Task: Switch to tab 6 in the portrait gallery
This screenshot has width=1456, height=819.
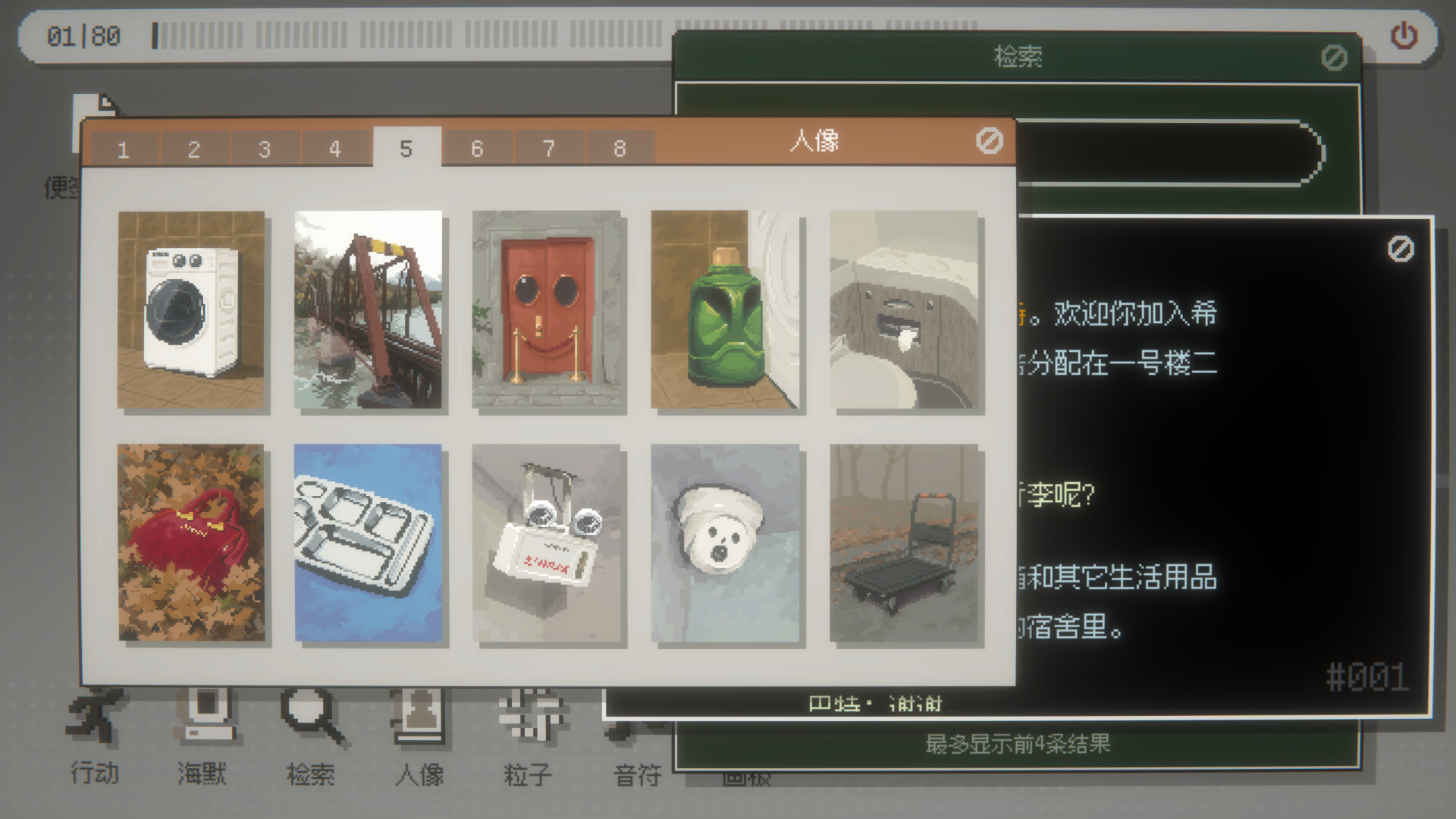Action: click(x=477, y=149)
